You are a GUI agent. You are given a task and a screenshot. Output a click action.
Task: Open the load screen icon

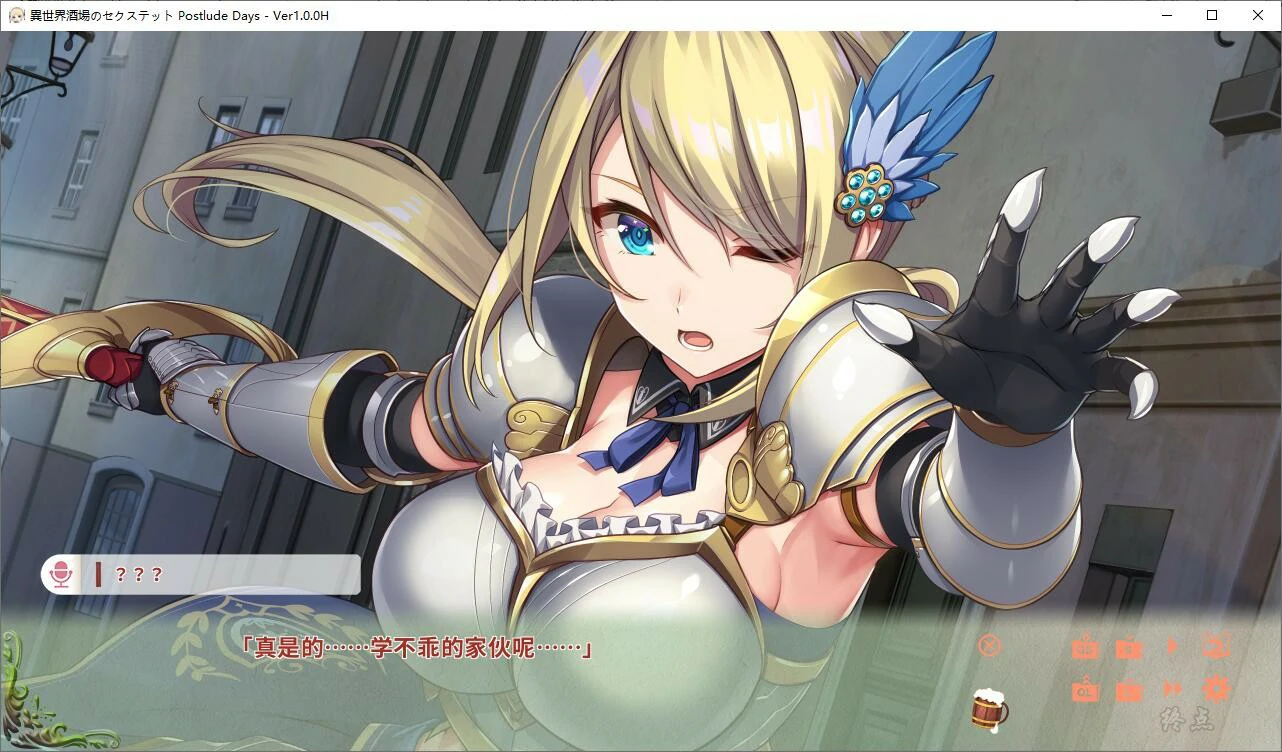pos(1128,691)
